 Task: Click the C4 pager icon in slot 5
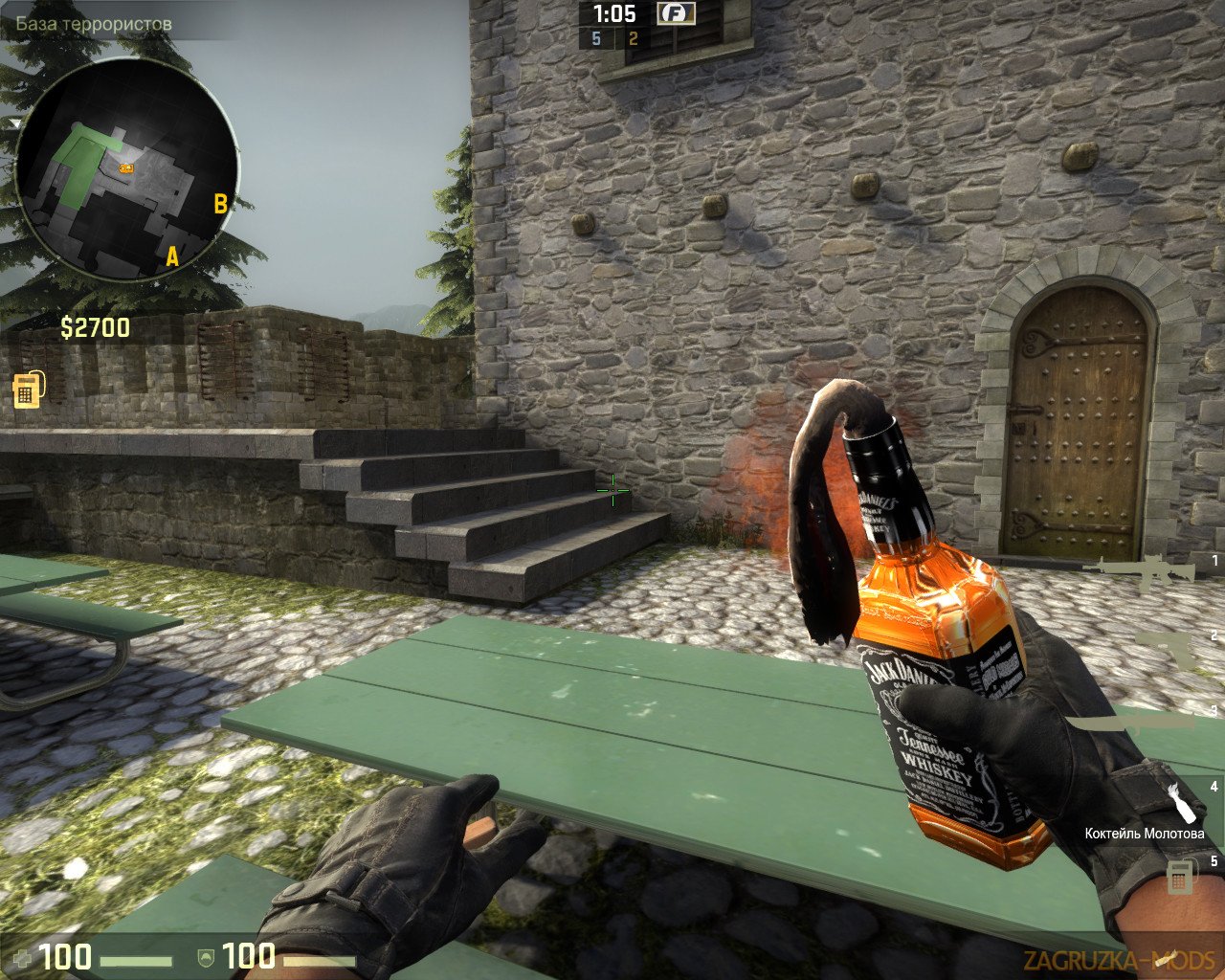tap(1180, 876)
